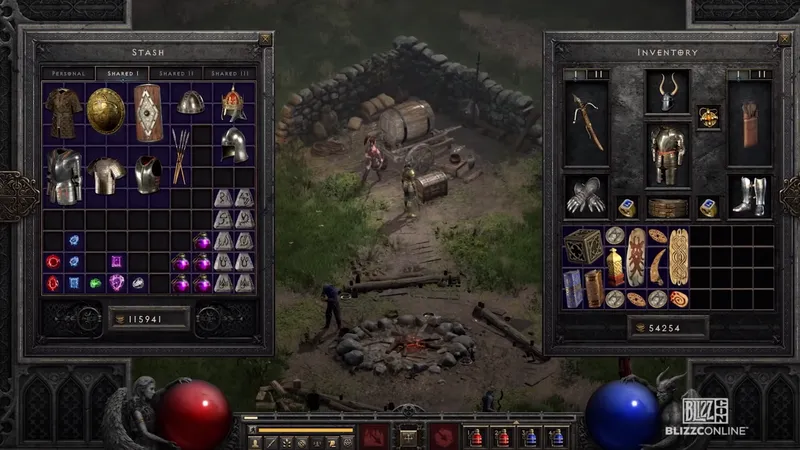Select the Shared III stash tab
The width and height of the screenshot is (800, 450).
(231, 73)
